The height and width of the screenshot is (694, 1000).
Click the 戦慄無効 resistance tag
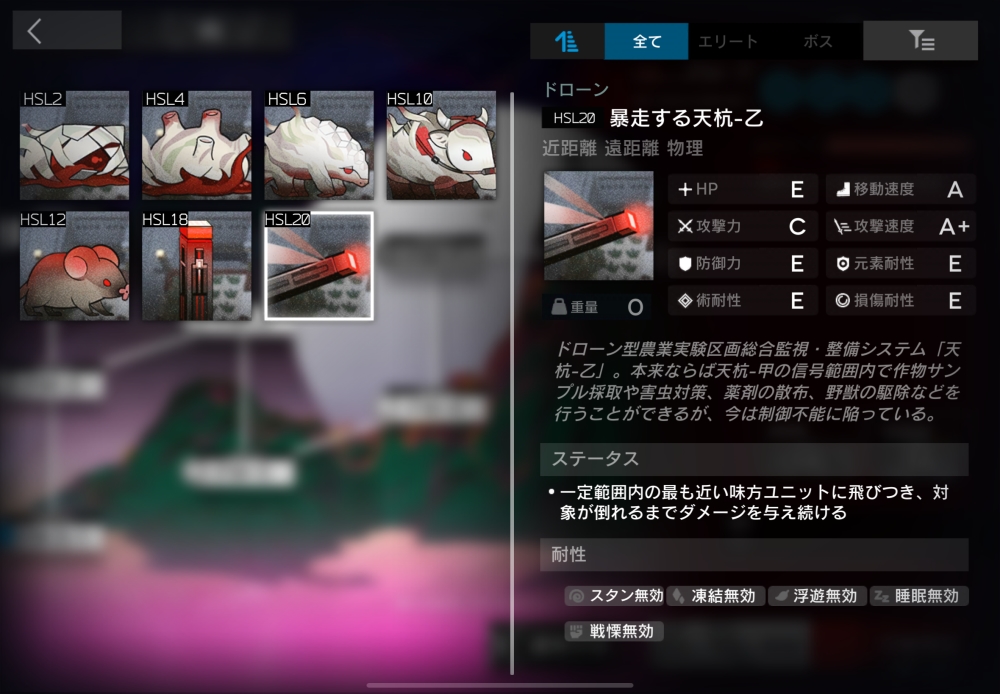click(614, 631)
